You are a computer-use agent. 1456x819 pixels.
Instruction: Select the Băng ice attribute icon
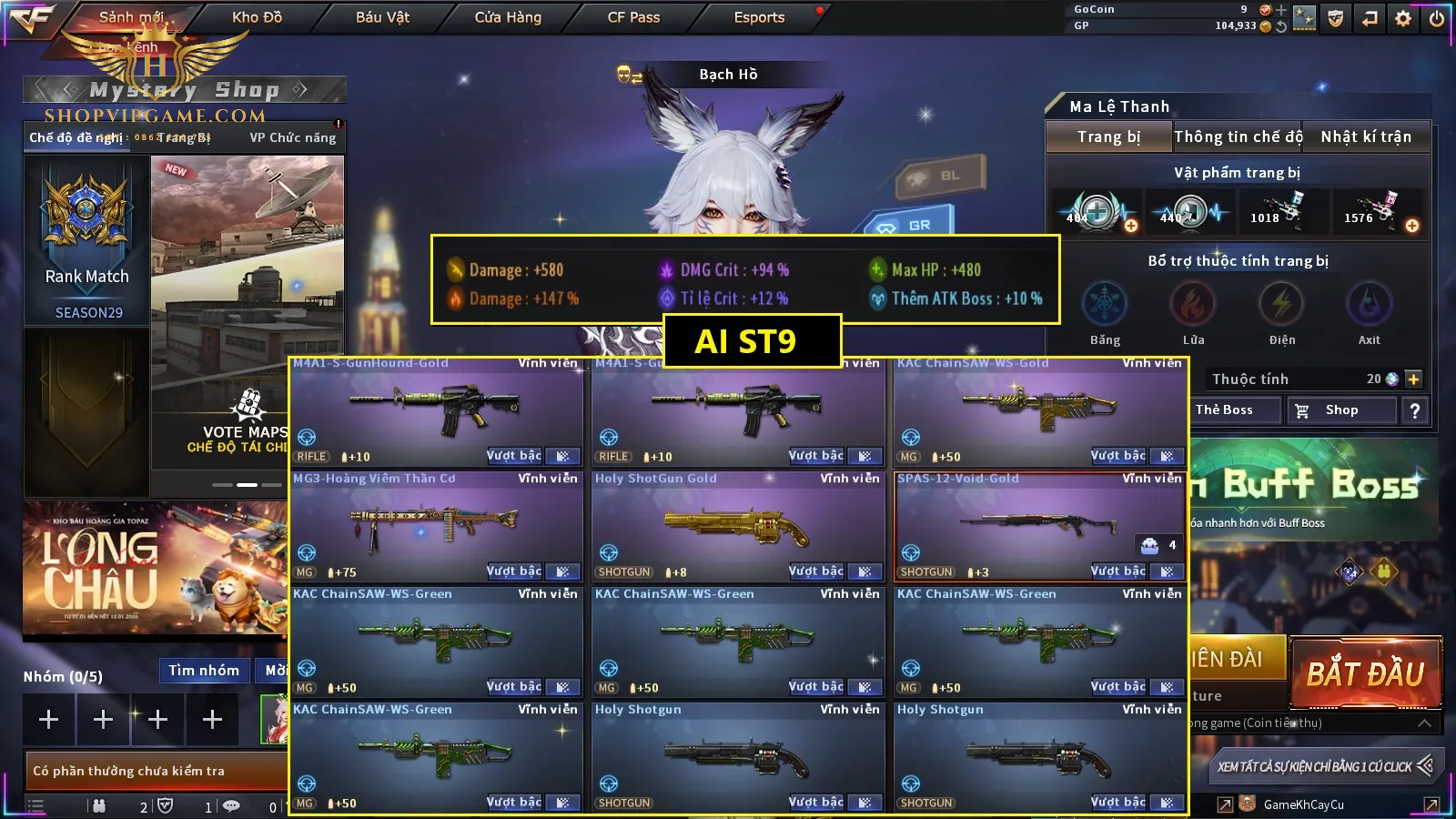point(1105,305)
